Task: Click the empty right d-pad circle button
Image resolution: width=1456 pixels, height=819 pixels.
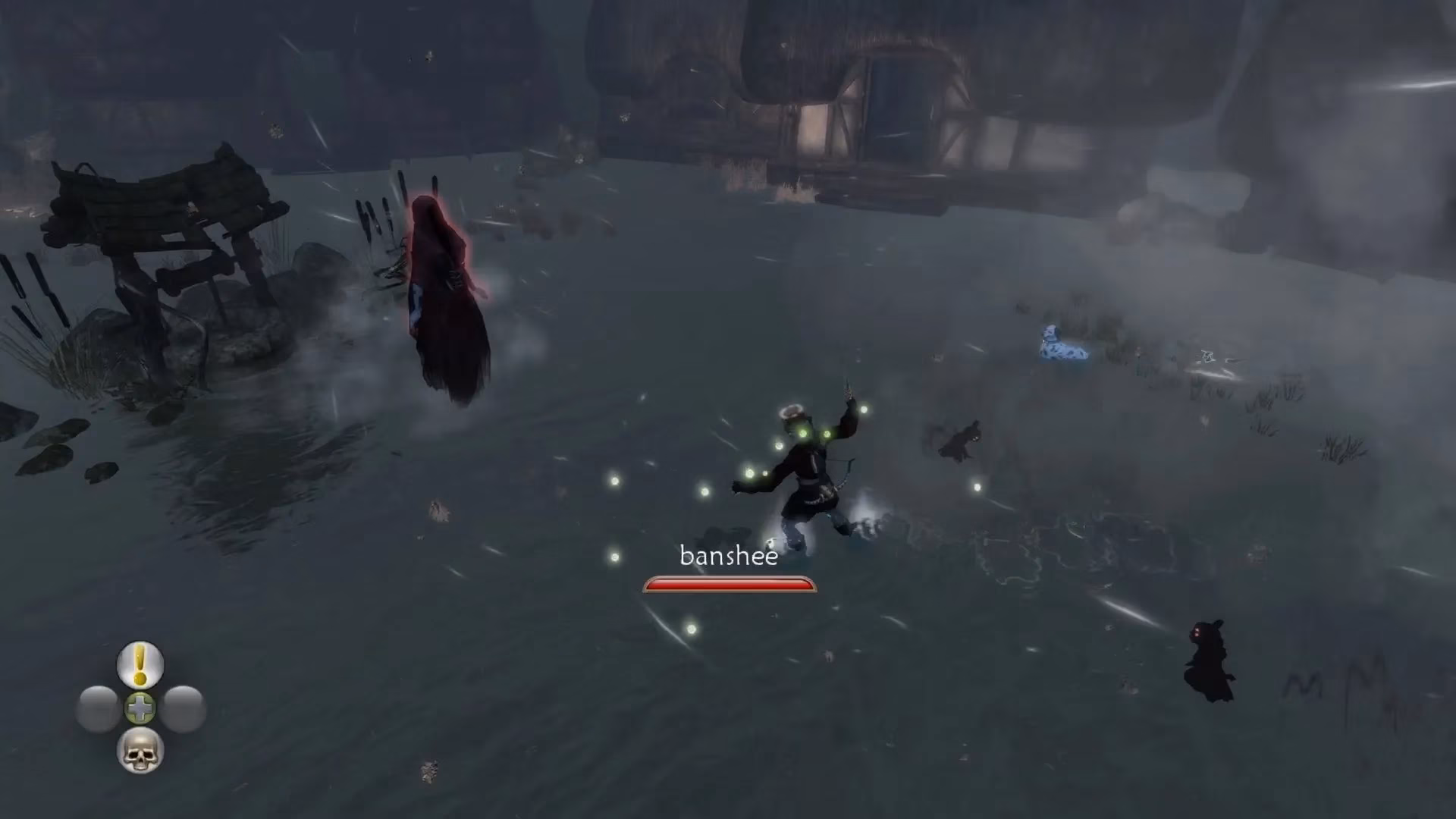Action: tap(182, 708)
